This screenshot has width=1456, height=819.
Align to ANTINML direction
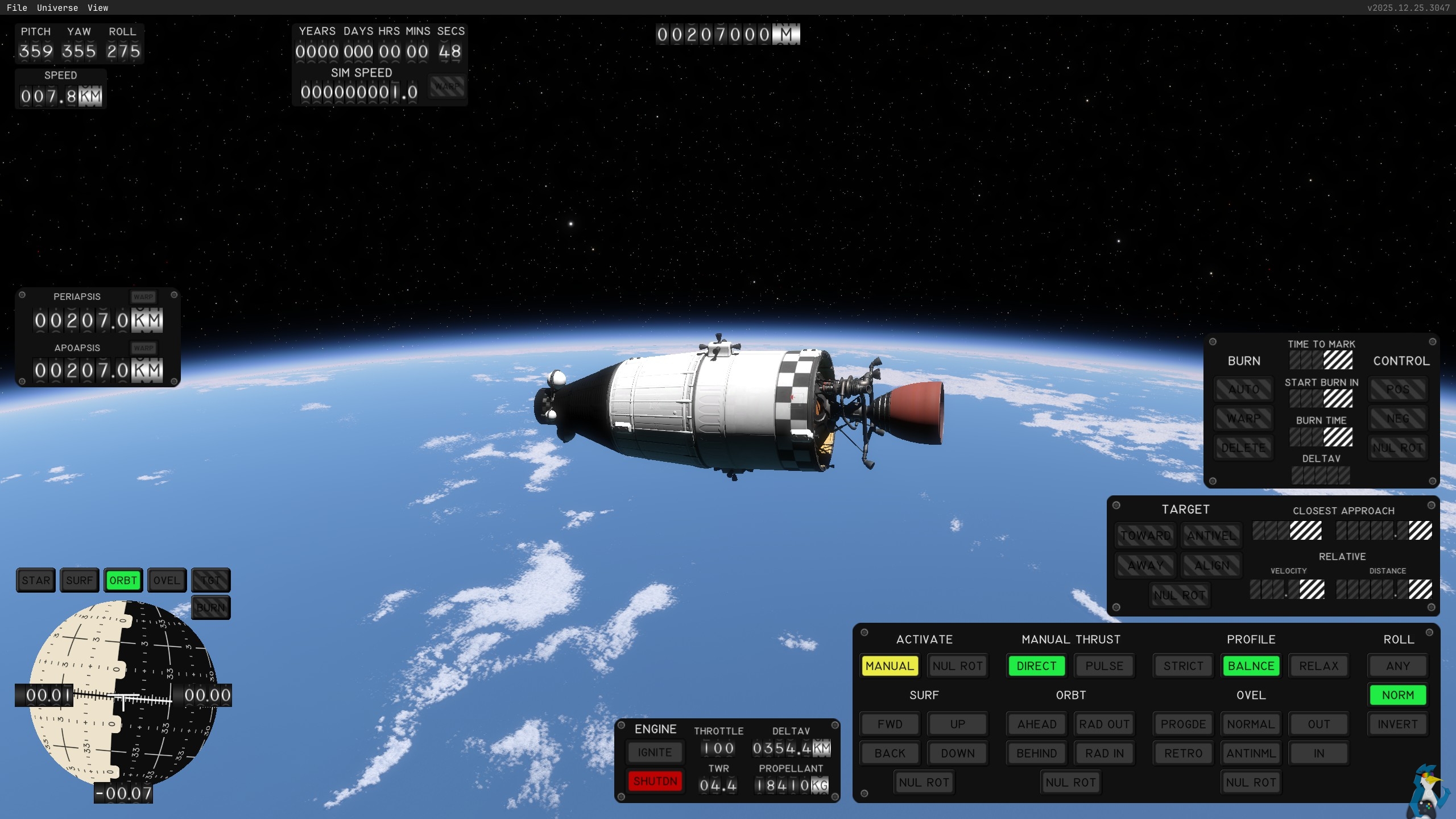(x=1251, y=754)
